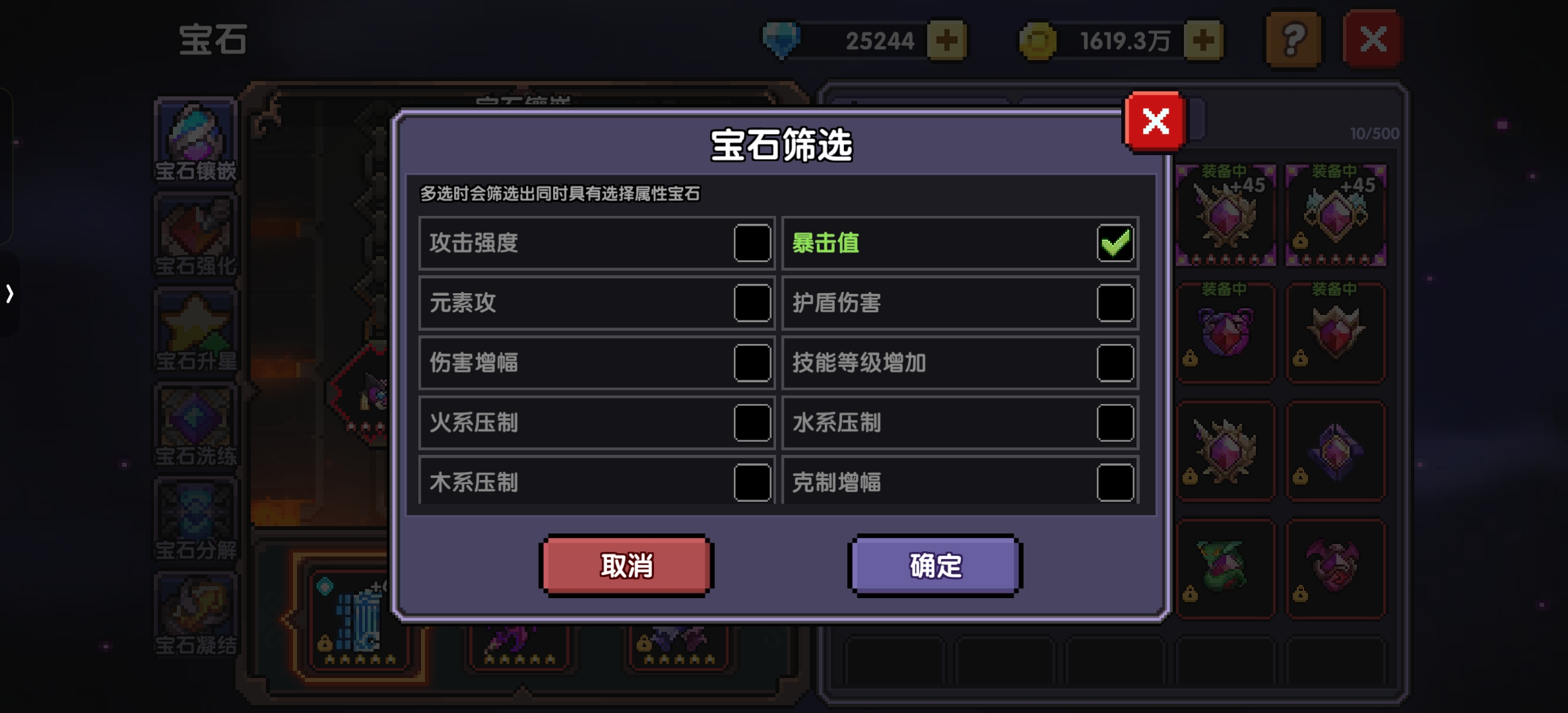
Task: Confirm filters with the 确定 button
Action: pos(934,565)
